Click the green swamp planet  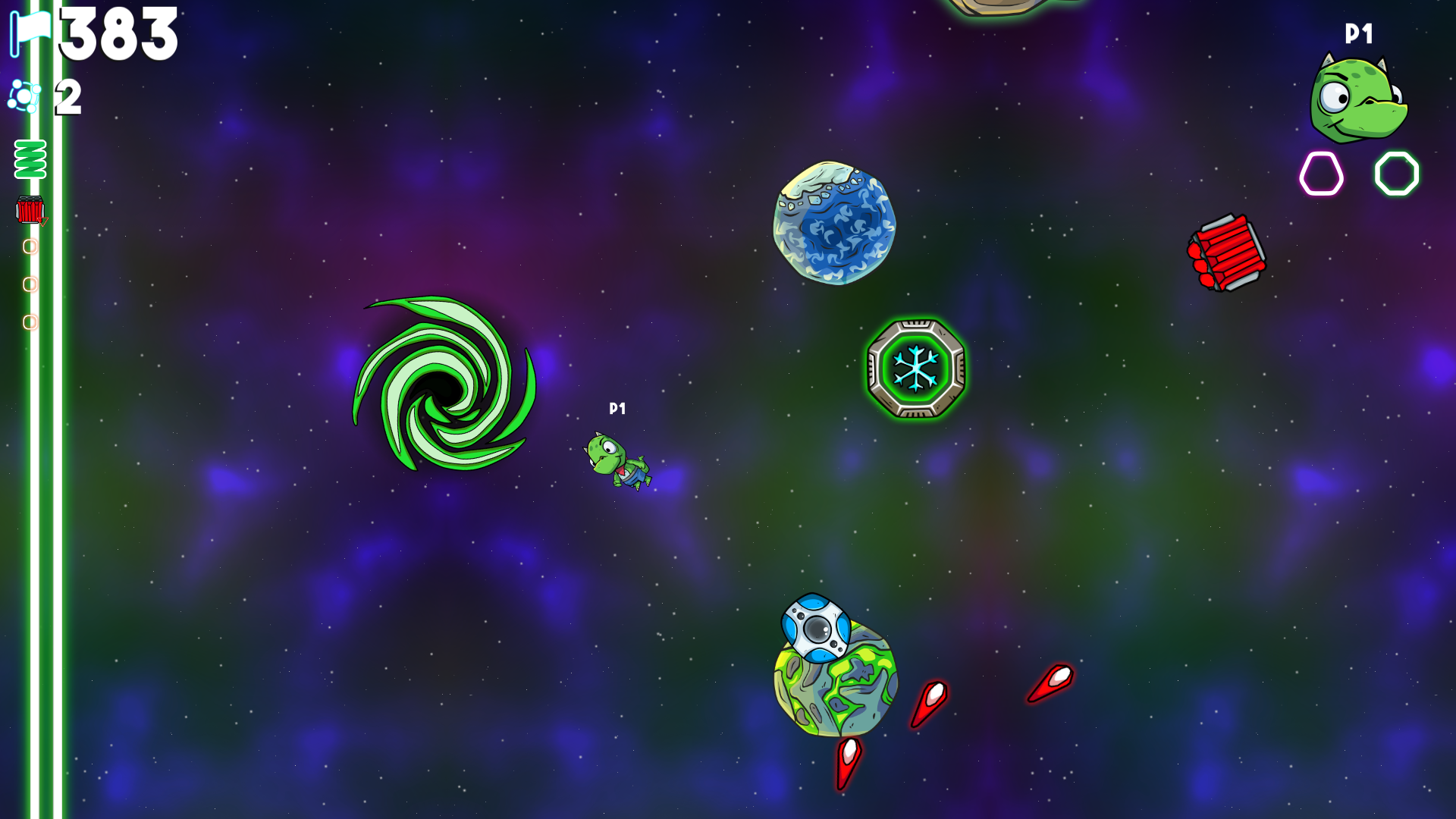point(834,690)
